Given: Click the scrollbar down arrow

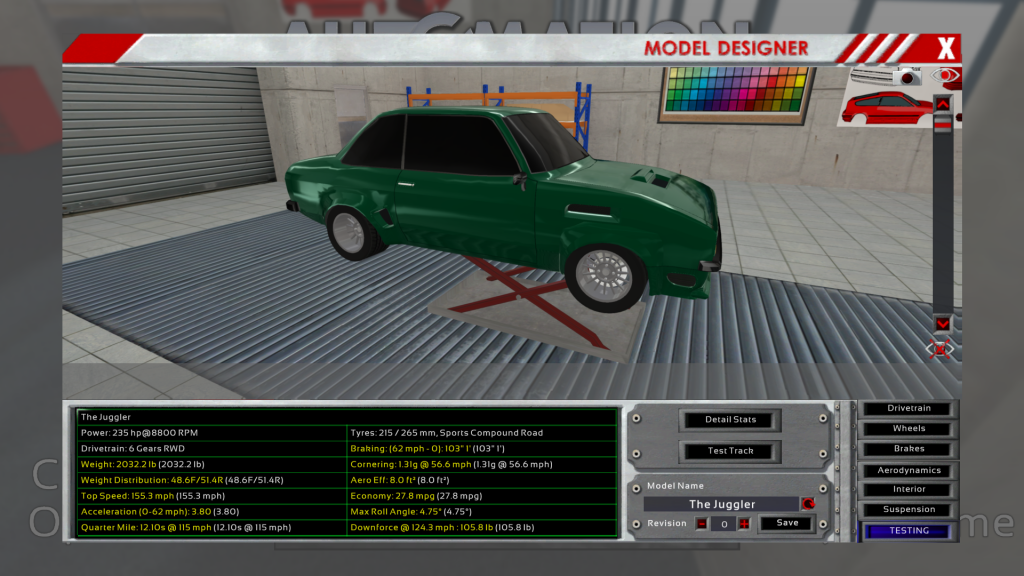Looking at the screenshot, I should tap(942, 323).
